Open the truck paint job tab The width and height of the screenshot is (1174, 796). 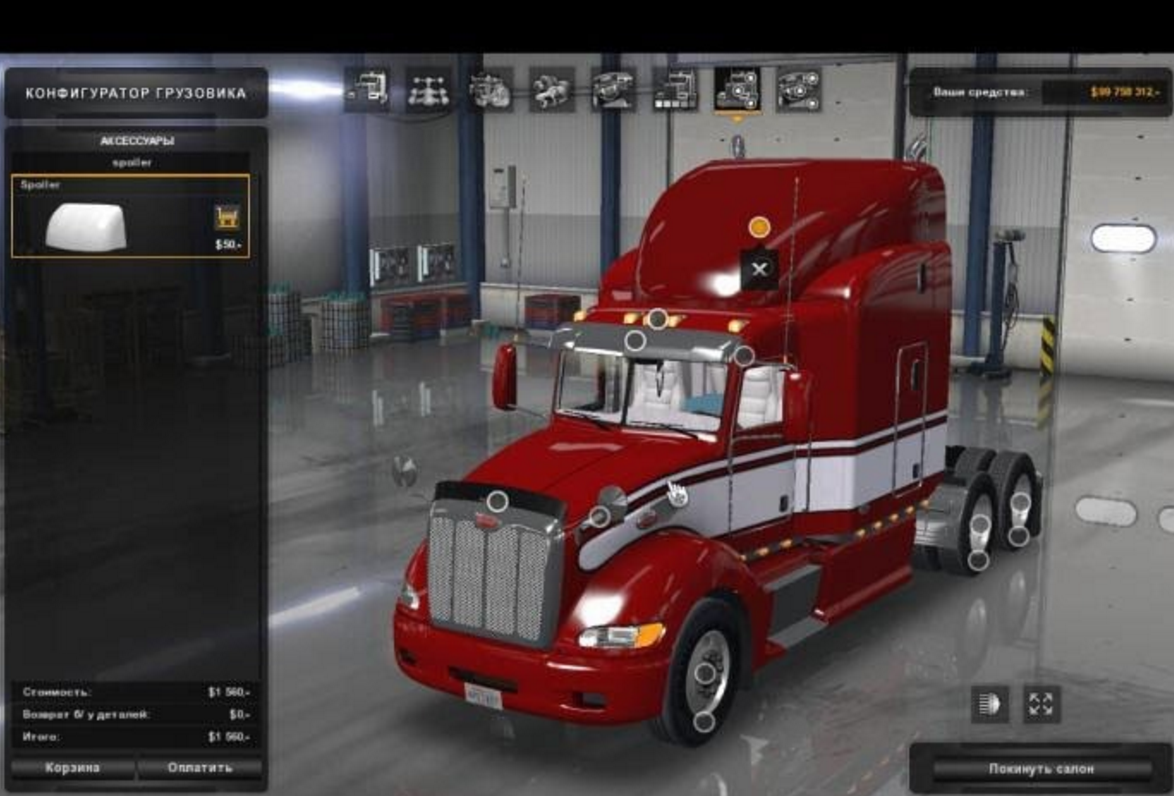(675, 90)
